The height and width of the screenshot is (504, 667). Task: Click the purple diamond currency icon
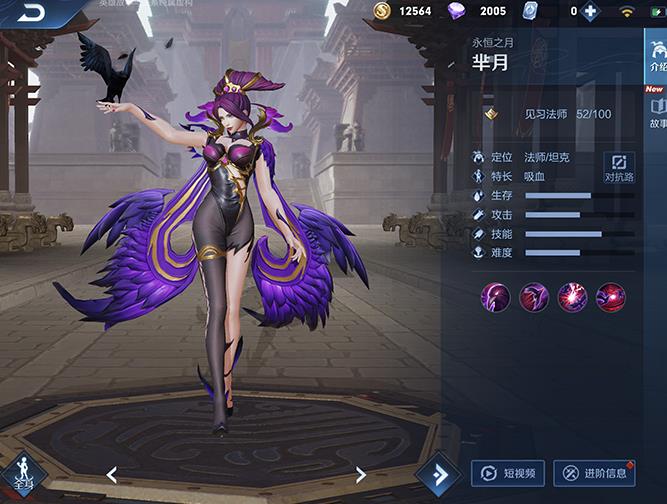click(457, 11)
